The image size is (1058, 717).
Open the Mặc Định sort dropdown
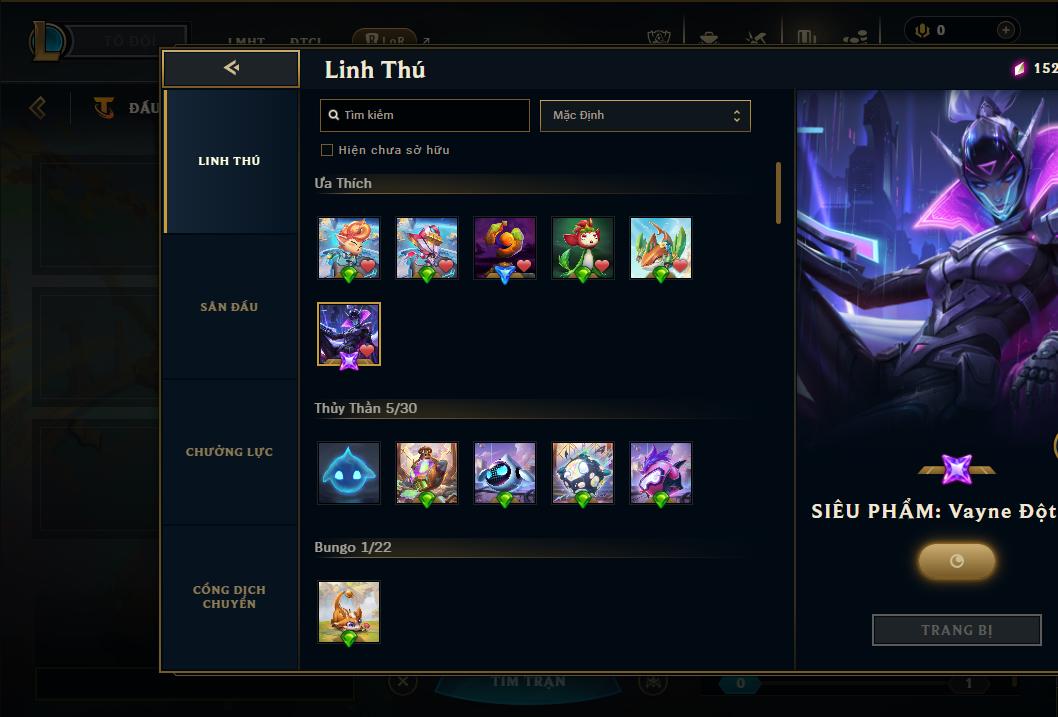(x=645, y=115)
